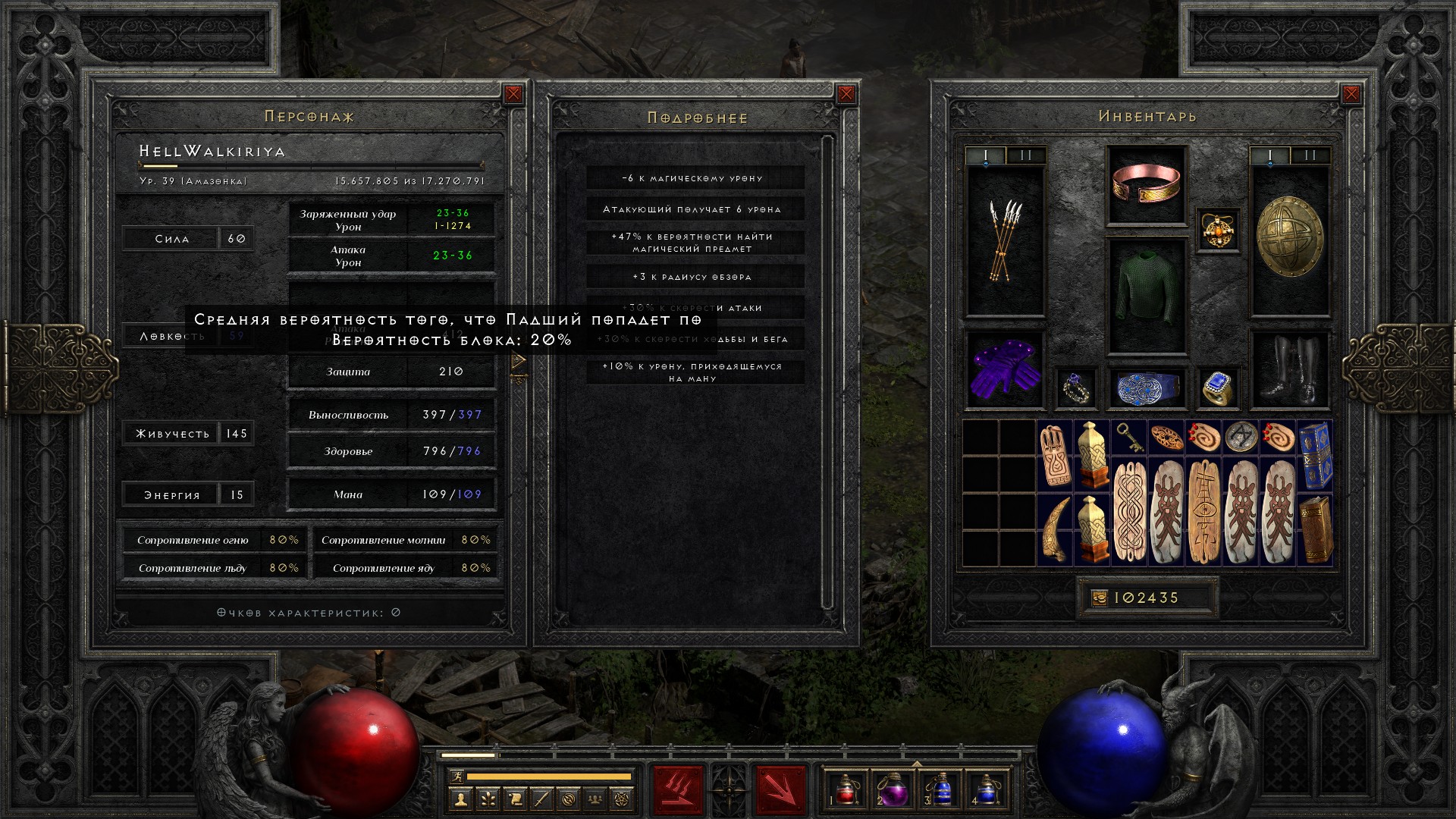Open the quest log scroll button
This screenshot has height=819, width=1456.
[x=514, y=799]
